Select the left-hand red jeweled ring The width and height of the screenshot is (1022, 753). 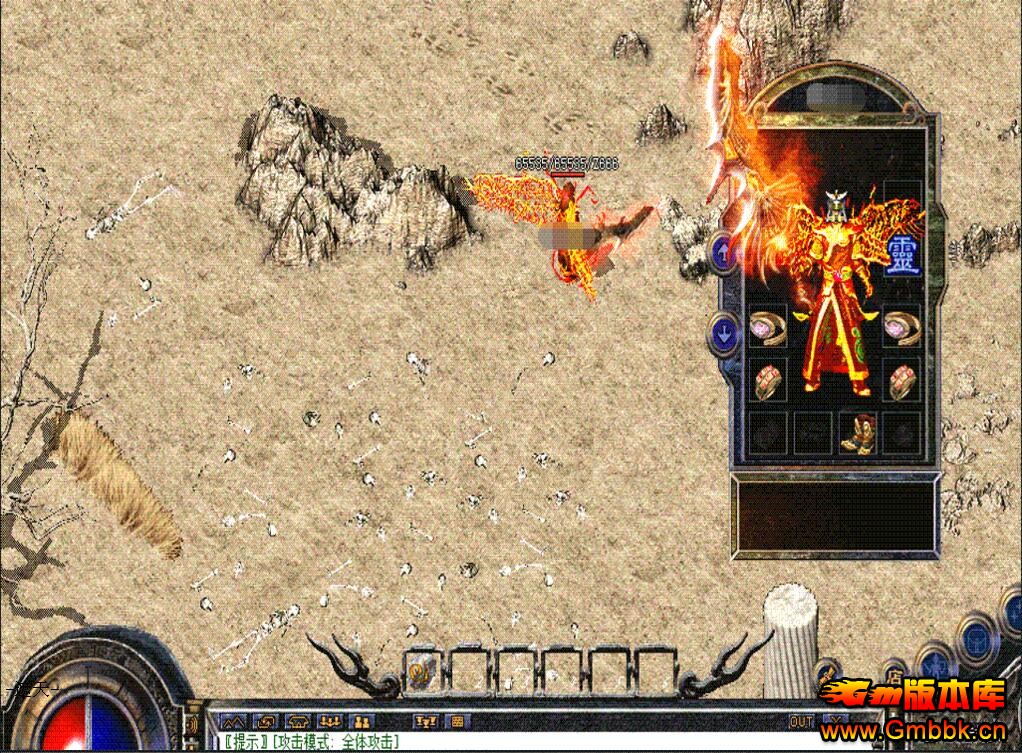coord(768,381)
